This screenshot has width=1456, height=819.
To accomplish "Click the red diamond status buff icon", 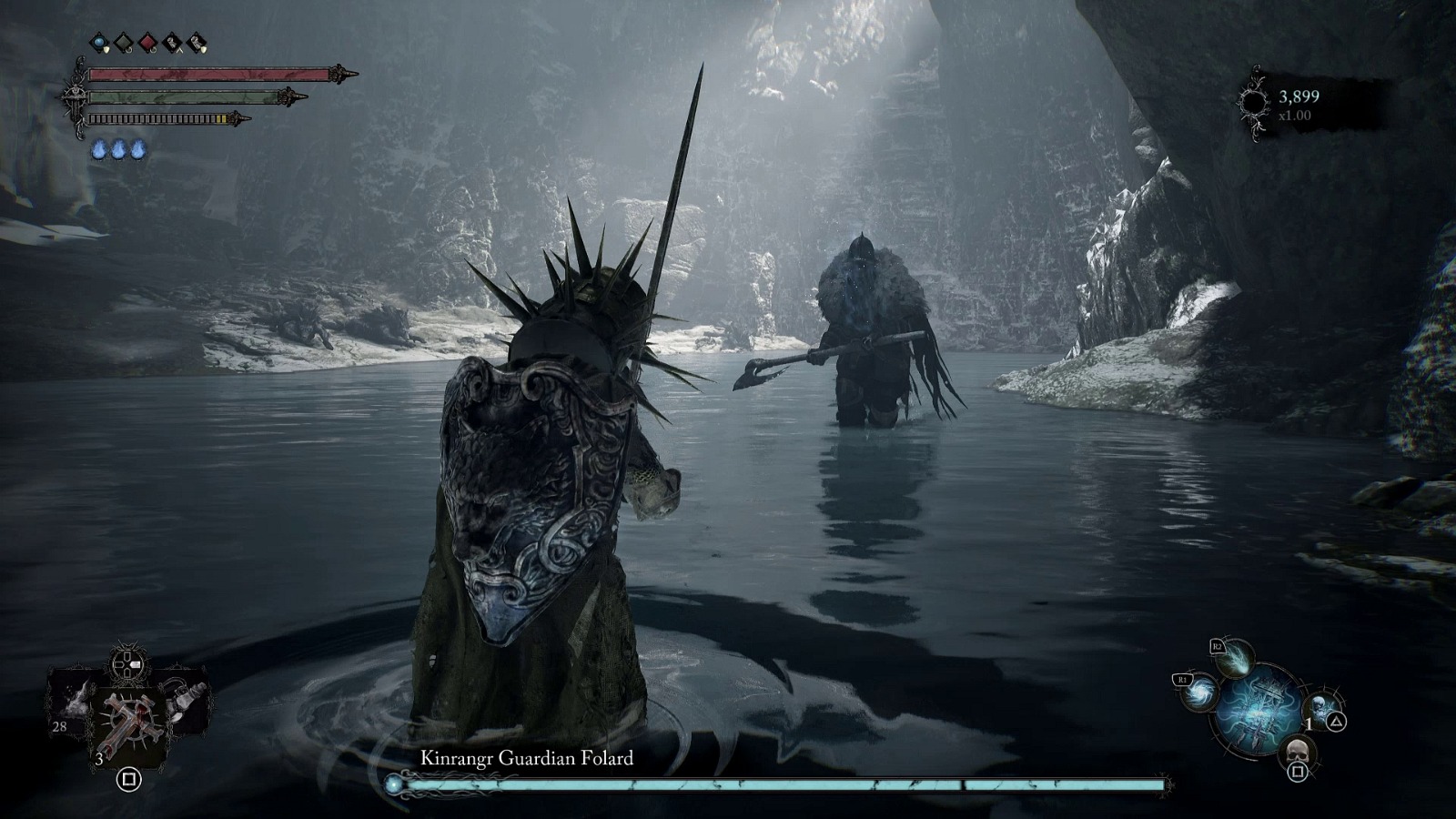I will click(147, 43).
